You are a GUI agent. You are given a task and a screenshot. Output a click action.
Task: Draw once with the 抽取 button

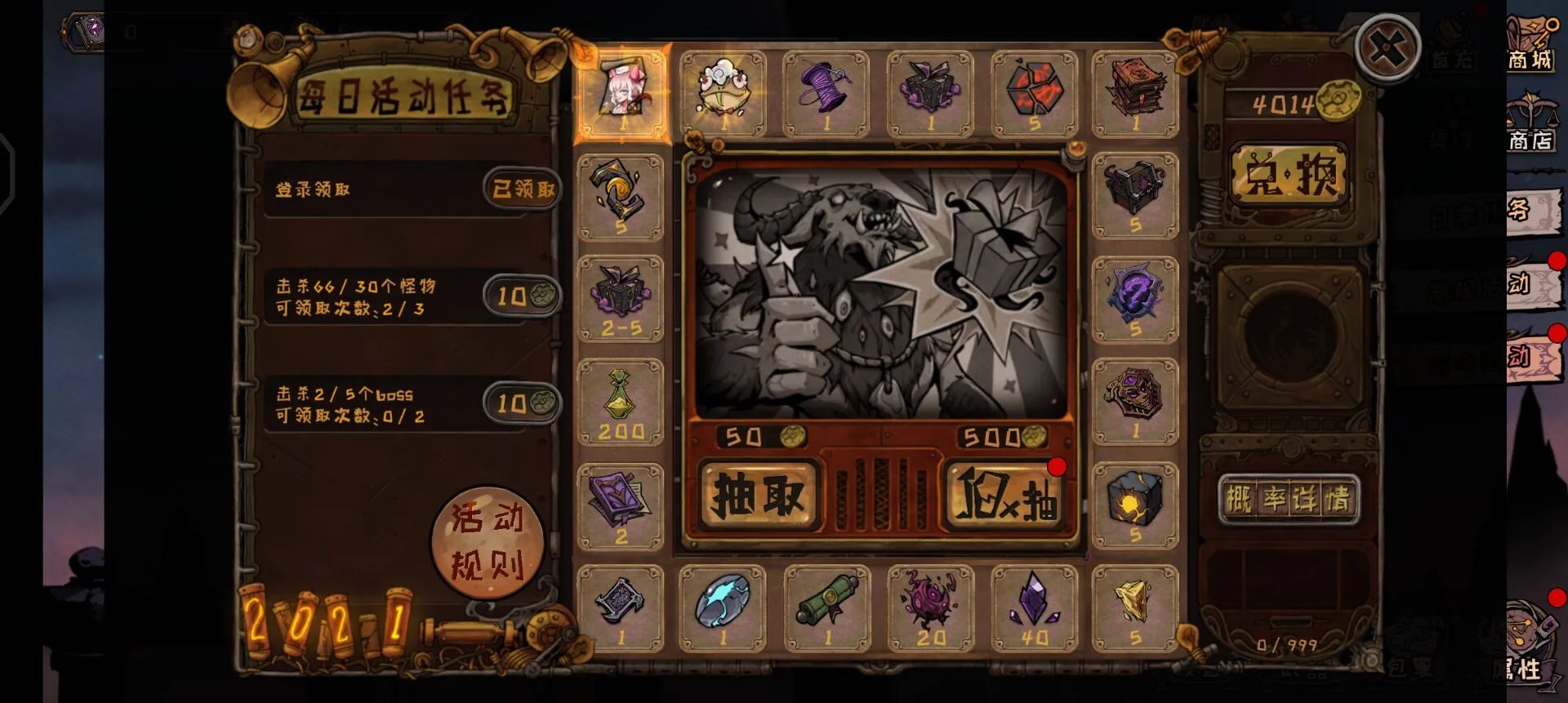tap(758, 496)
